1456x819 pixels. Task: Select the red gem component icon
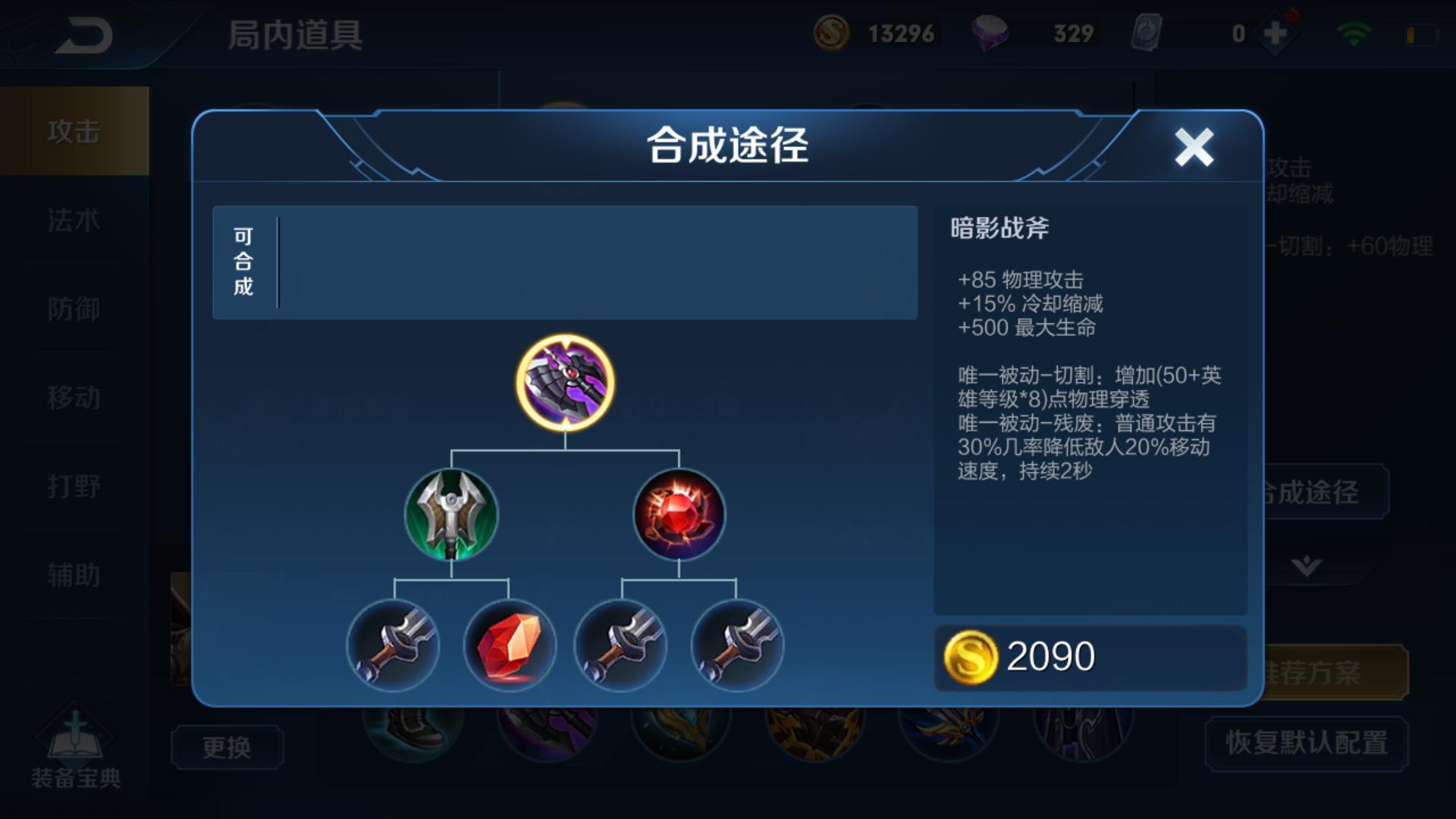tap(679, 515)
